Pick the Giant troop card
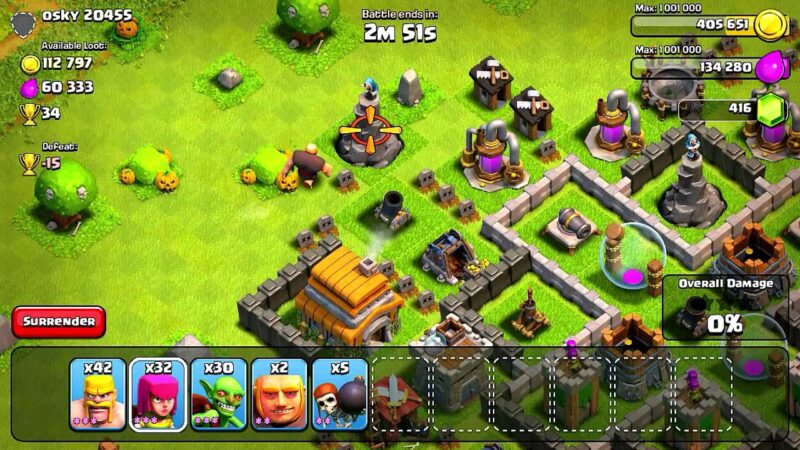 click(279, 395)
